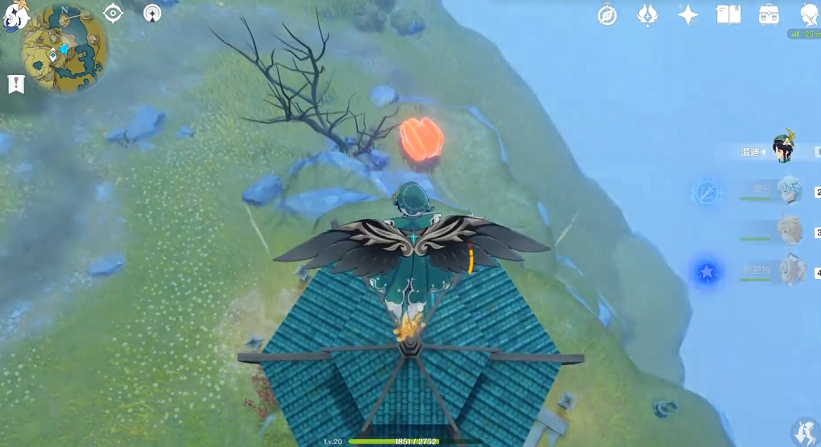Tap the sprint button in the bottom corner
Image resolution: width=821 pixels, height=447 pixels.
(x=802, y=430)
